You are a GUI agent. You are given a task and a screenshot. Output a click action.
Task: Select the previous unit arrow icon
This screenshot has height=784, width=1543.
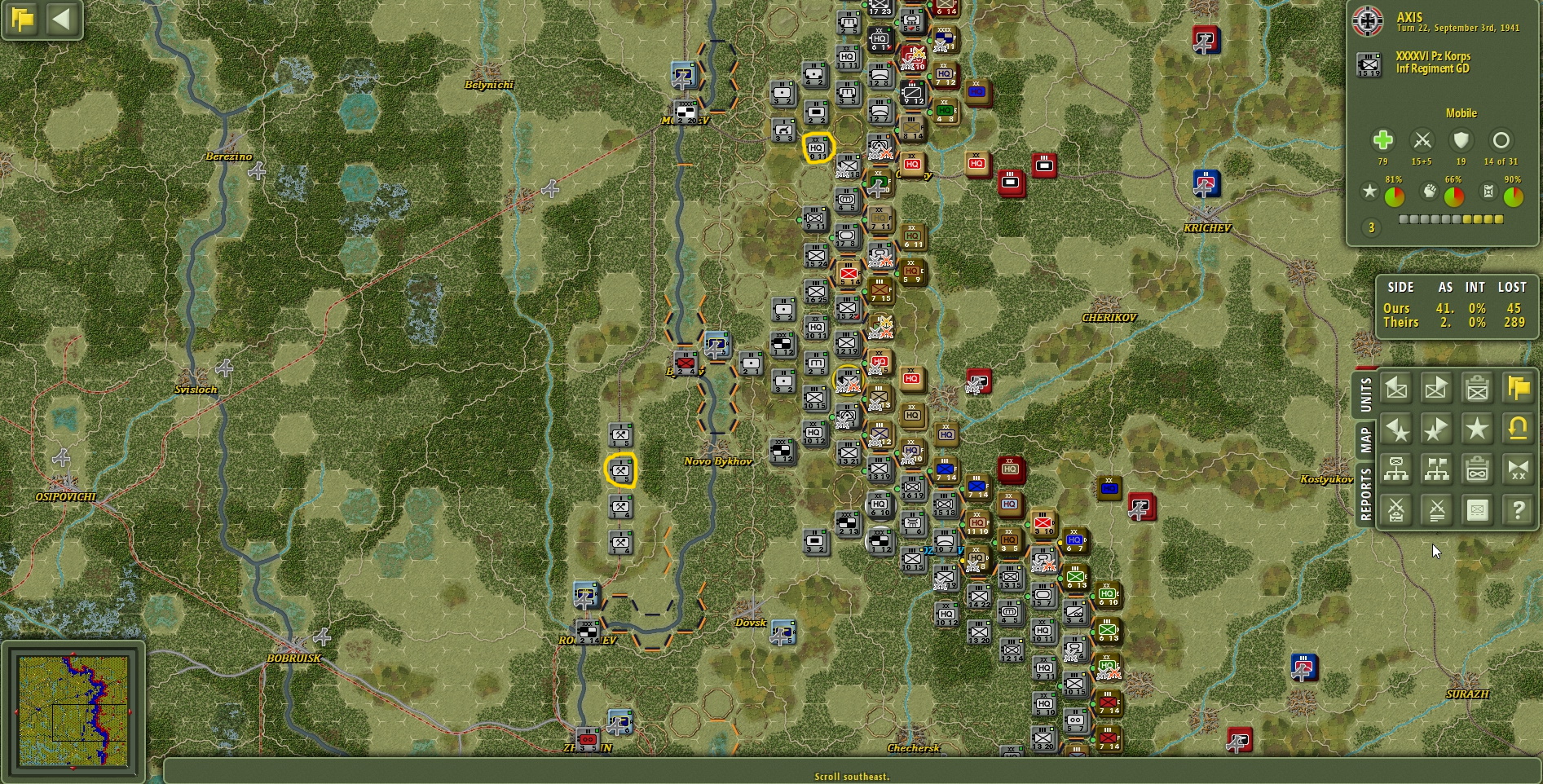click(x=1395, y=389)
